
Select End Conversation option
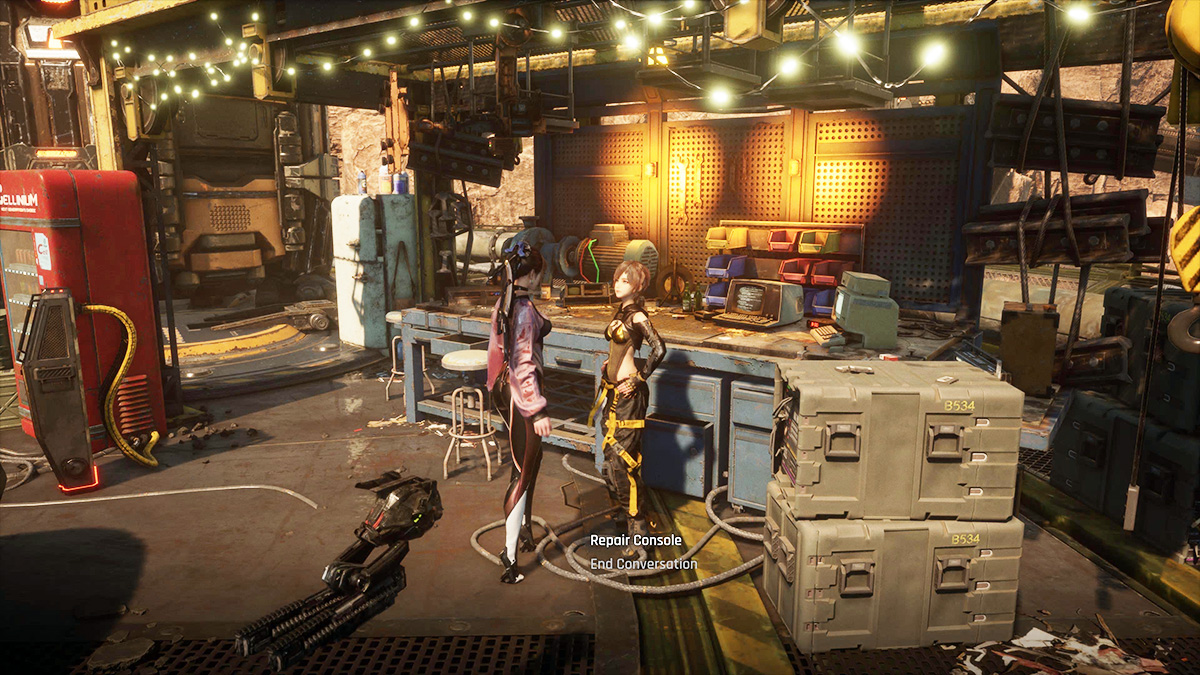[x=643, y=564]
